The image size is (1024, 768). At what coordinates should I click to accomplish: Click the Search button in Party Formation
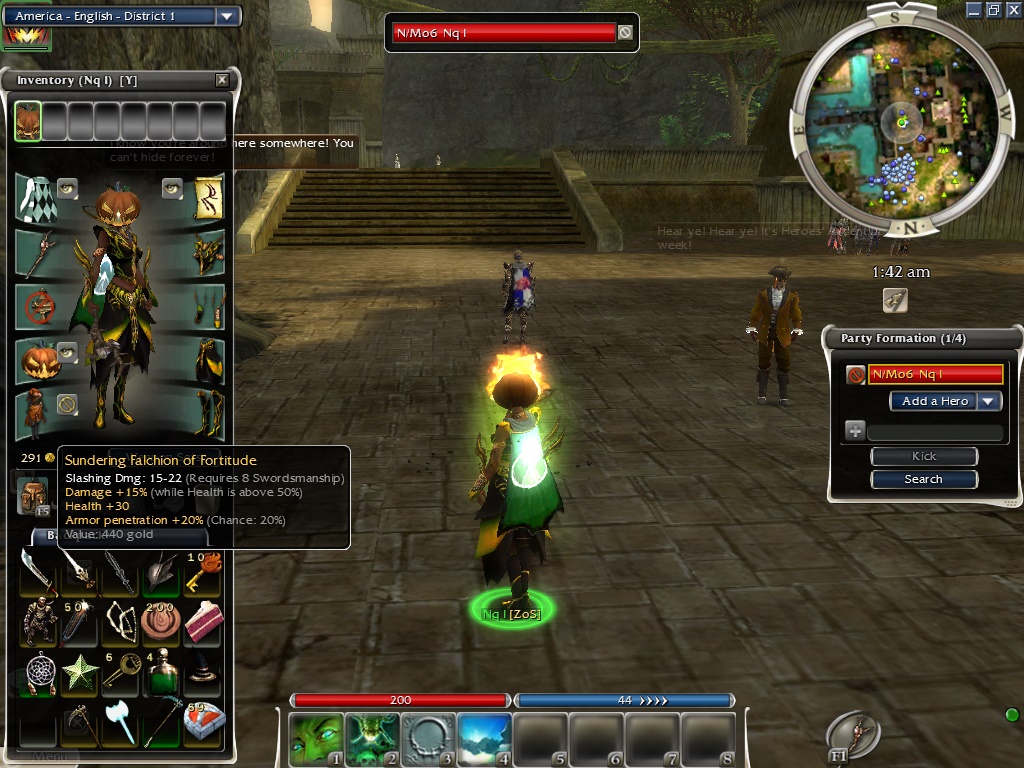pos(924,479)
